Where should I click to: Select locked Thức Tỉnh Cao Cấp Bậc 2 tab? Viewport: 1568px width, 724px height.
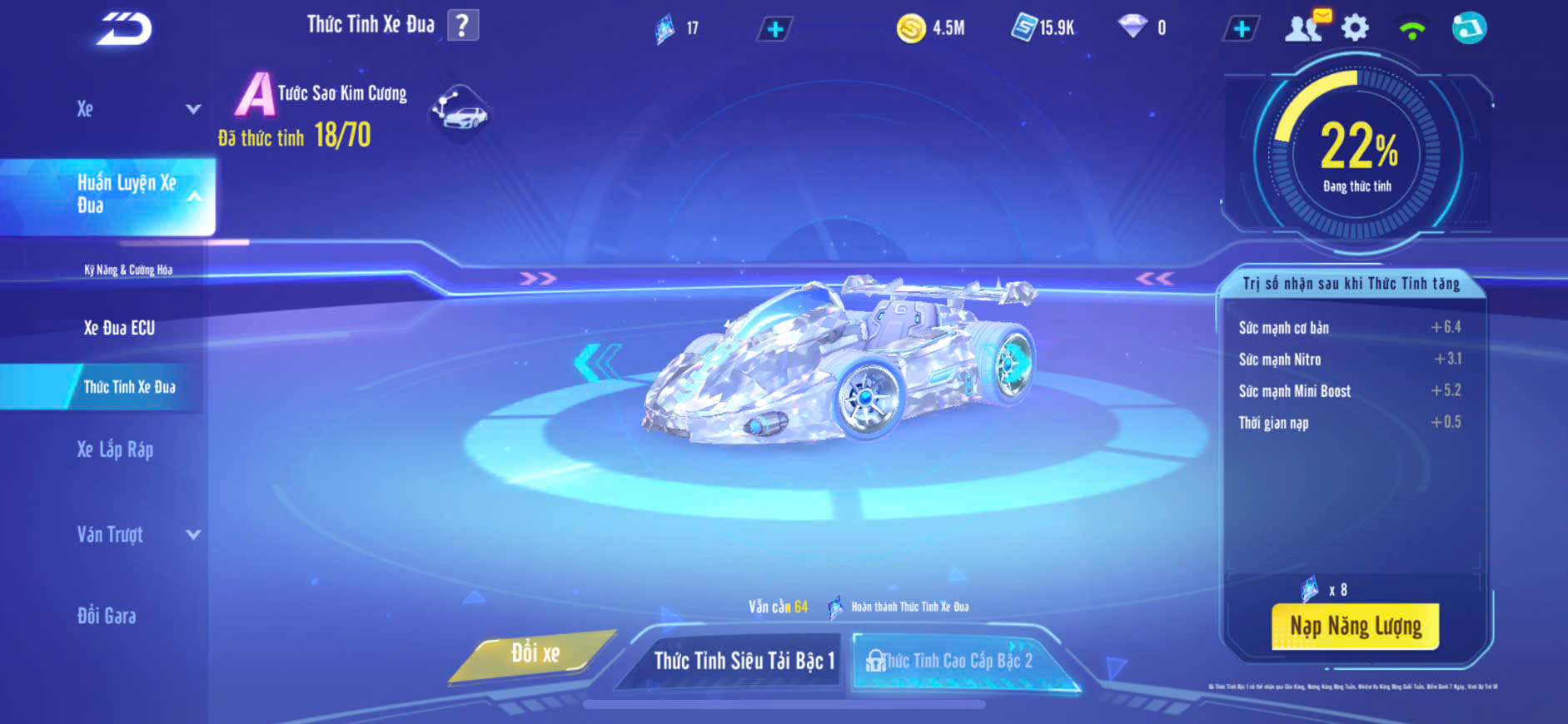click(x=956, y=661)
